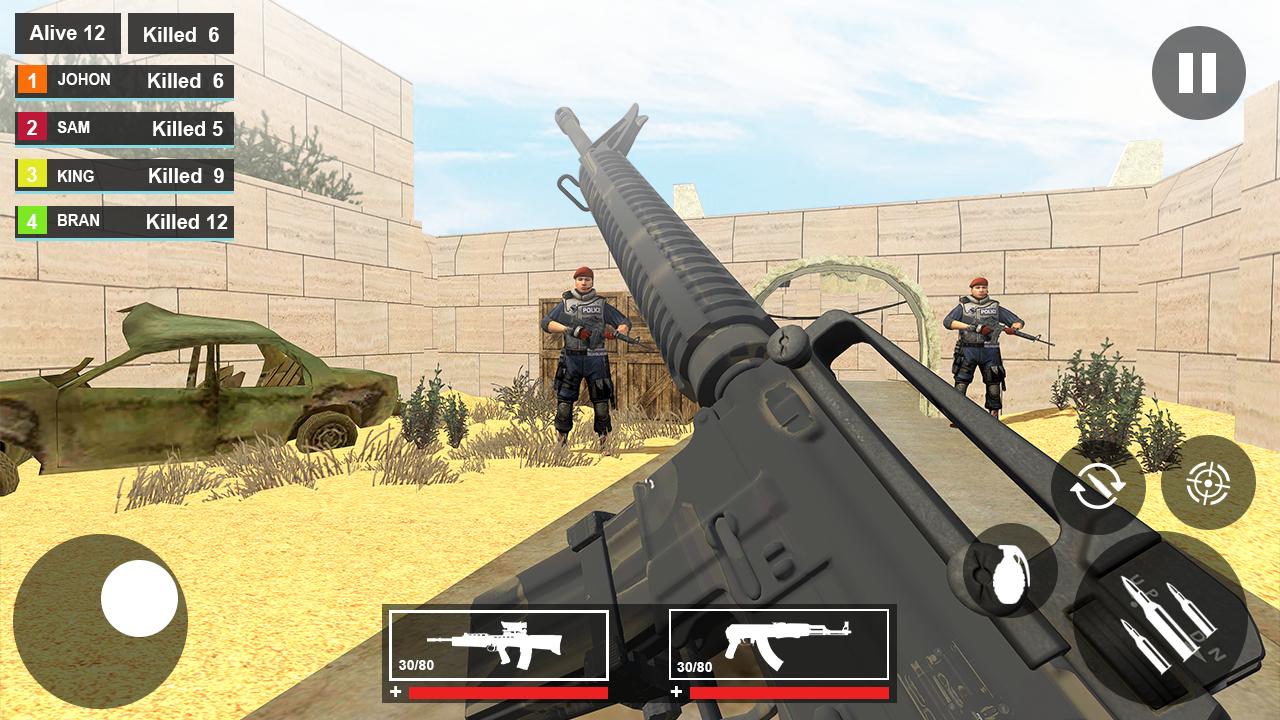
Task: Pause the game
Action: click(x=1197, y=72)
